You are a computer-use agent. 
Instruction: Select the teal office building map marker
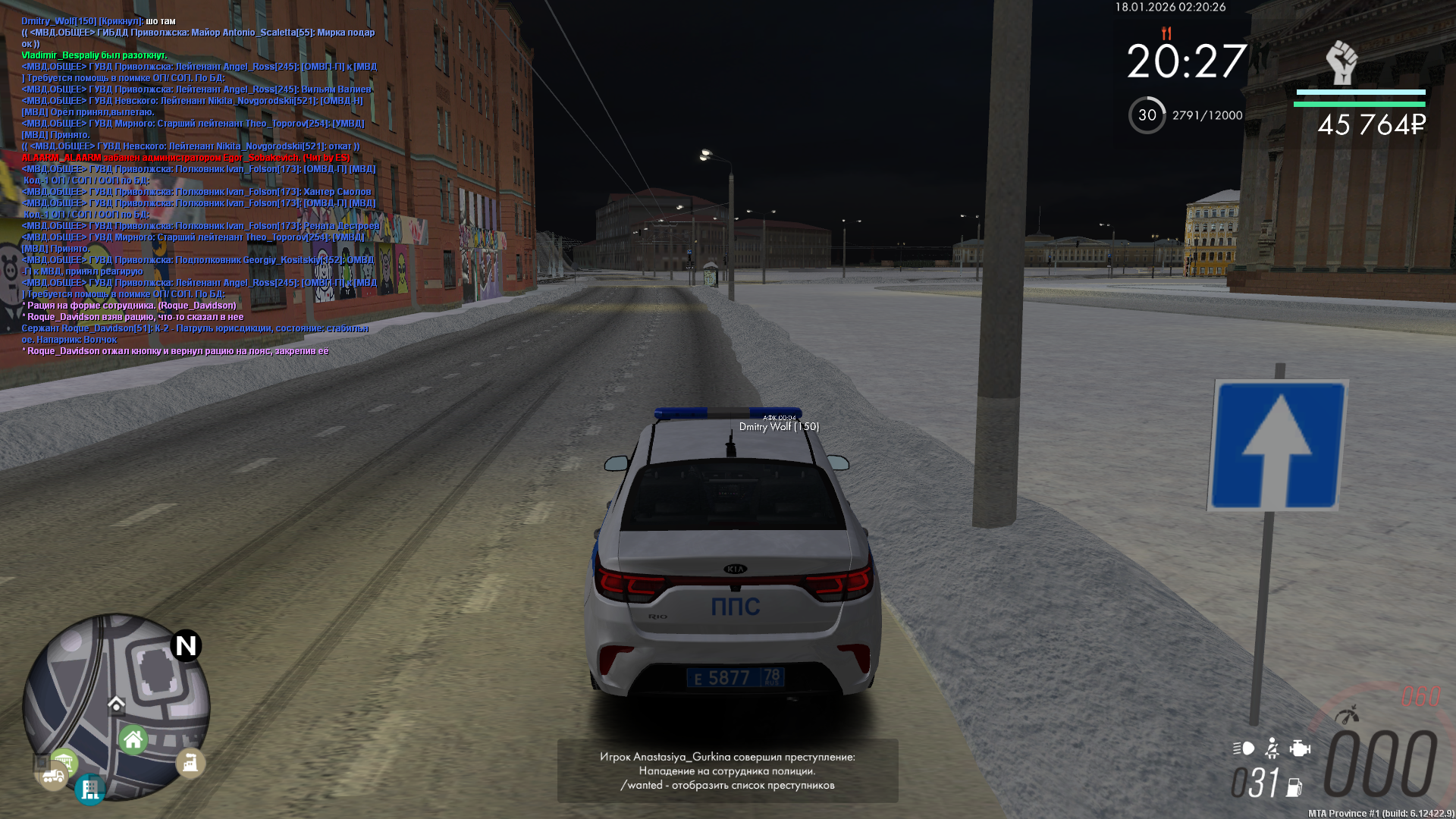point(90,789)
